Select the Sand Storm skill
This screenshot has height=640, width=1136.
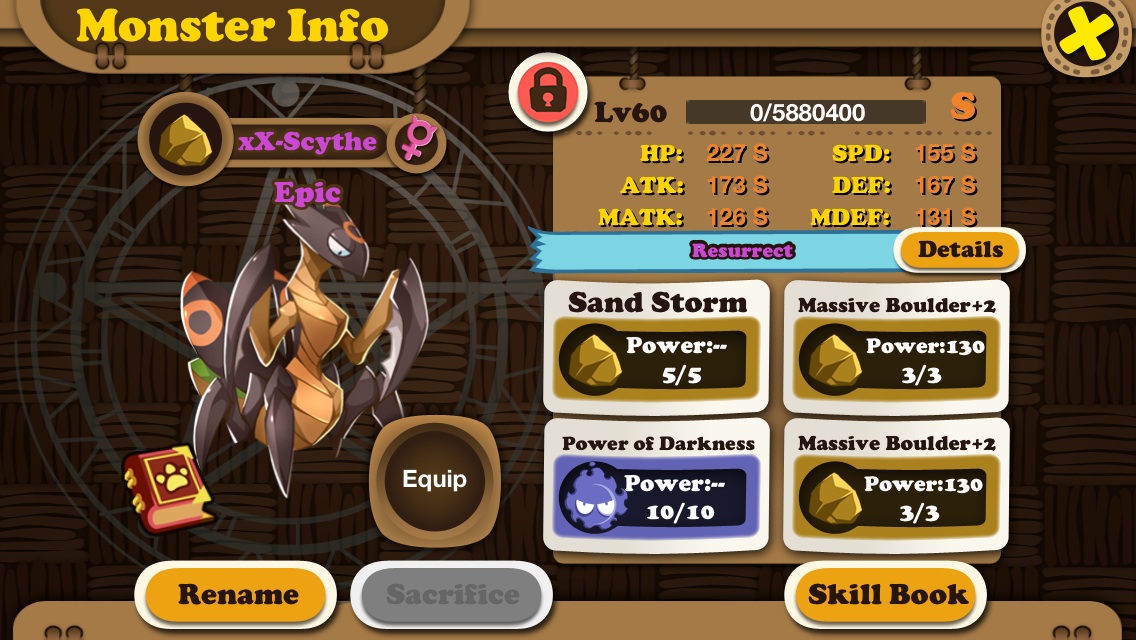(x=657, y=347)
